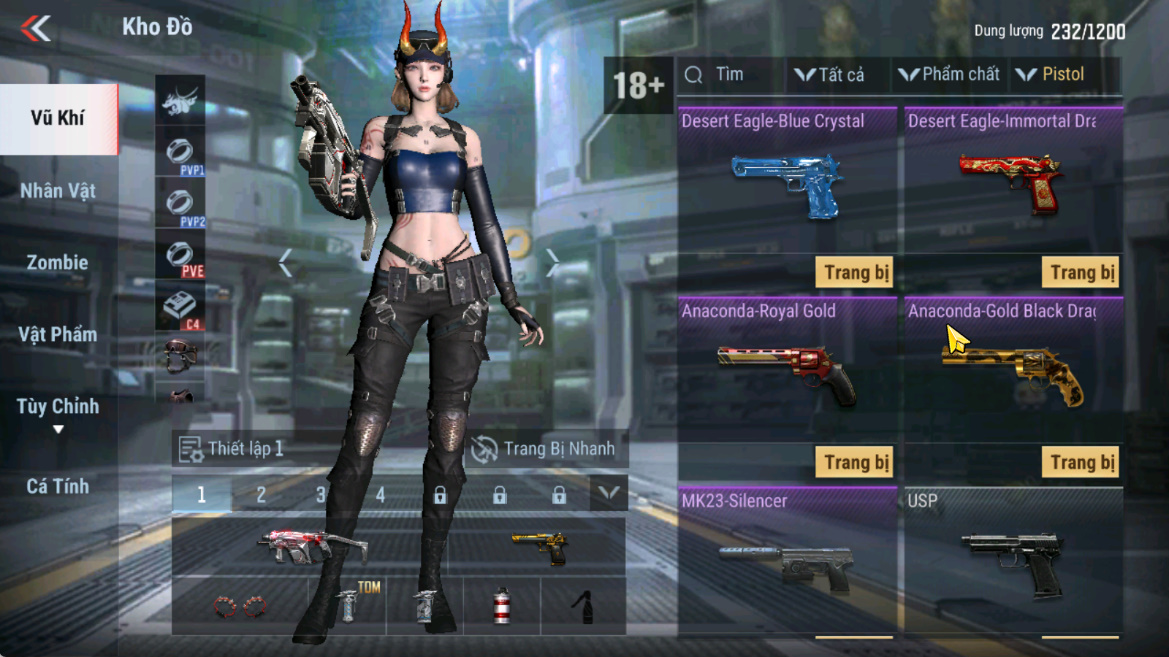Open the Cá Tính personality tab
Image resolution: width=1169 pixels, height=657 pixels.
[x=58, y=487]
